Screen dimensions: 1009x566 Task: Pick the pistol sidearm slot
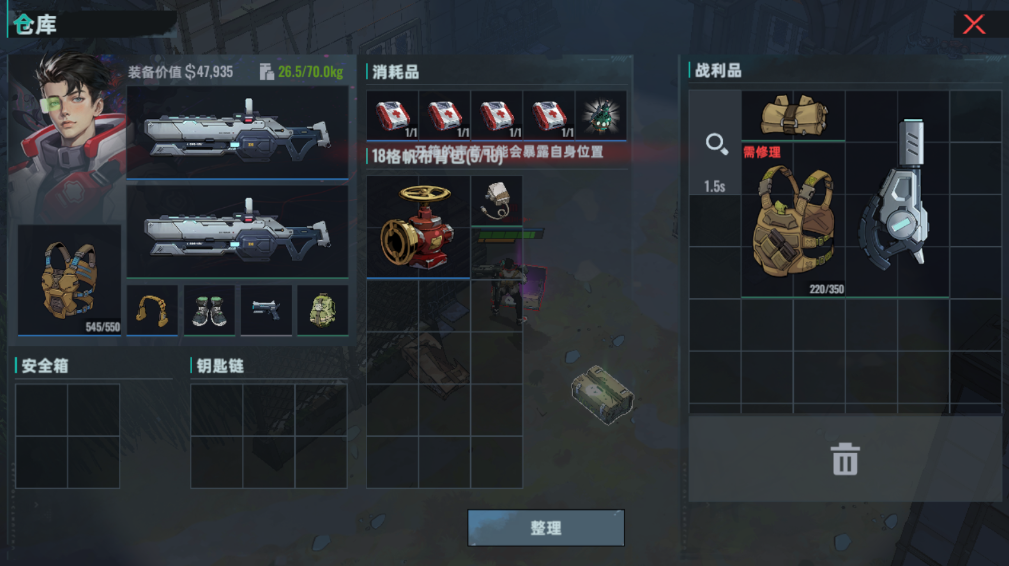pos(267,310)
